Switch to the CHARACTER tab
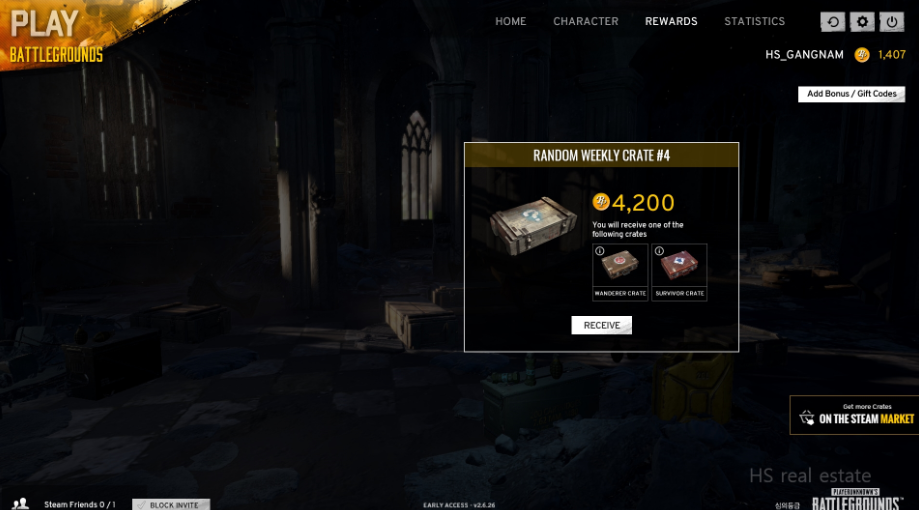 tap(585, 21)
